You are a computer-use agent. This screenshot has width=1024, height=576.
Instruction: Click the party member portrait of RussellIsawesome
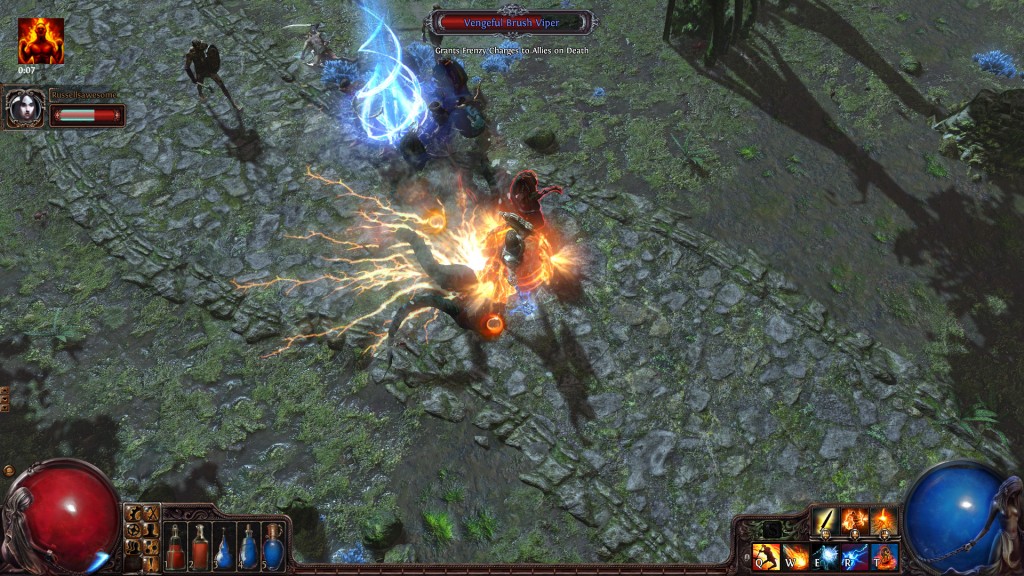tap(23, 108)
